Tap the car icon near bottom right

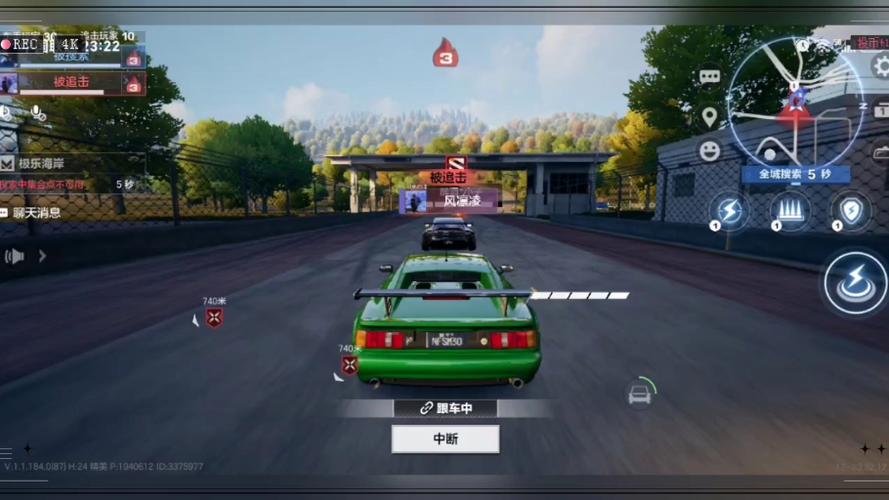point(640,394)
